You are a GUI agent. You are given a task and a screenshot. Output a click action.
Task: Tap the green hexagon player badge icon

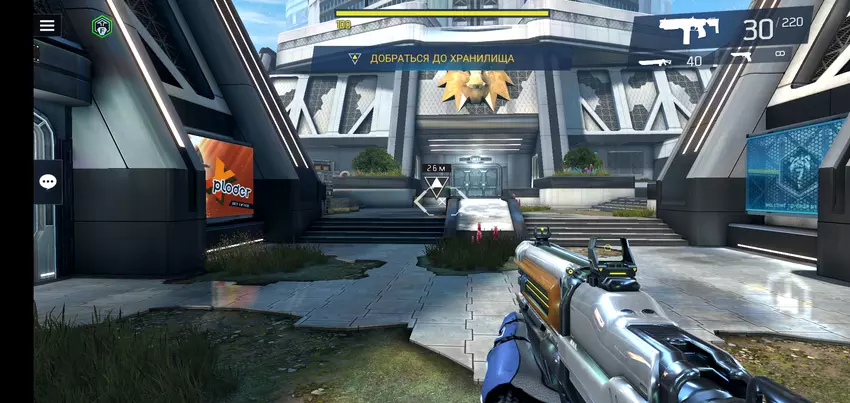101,26
